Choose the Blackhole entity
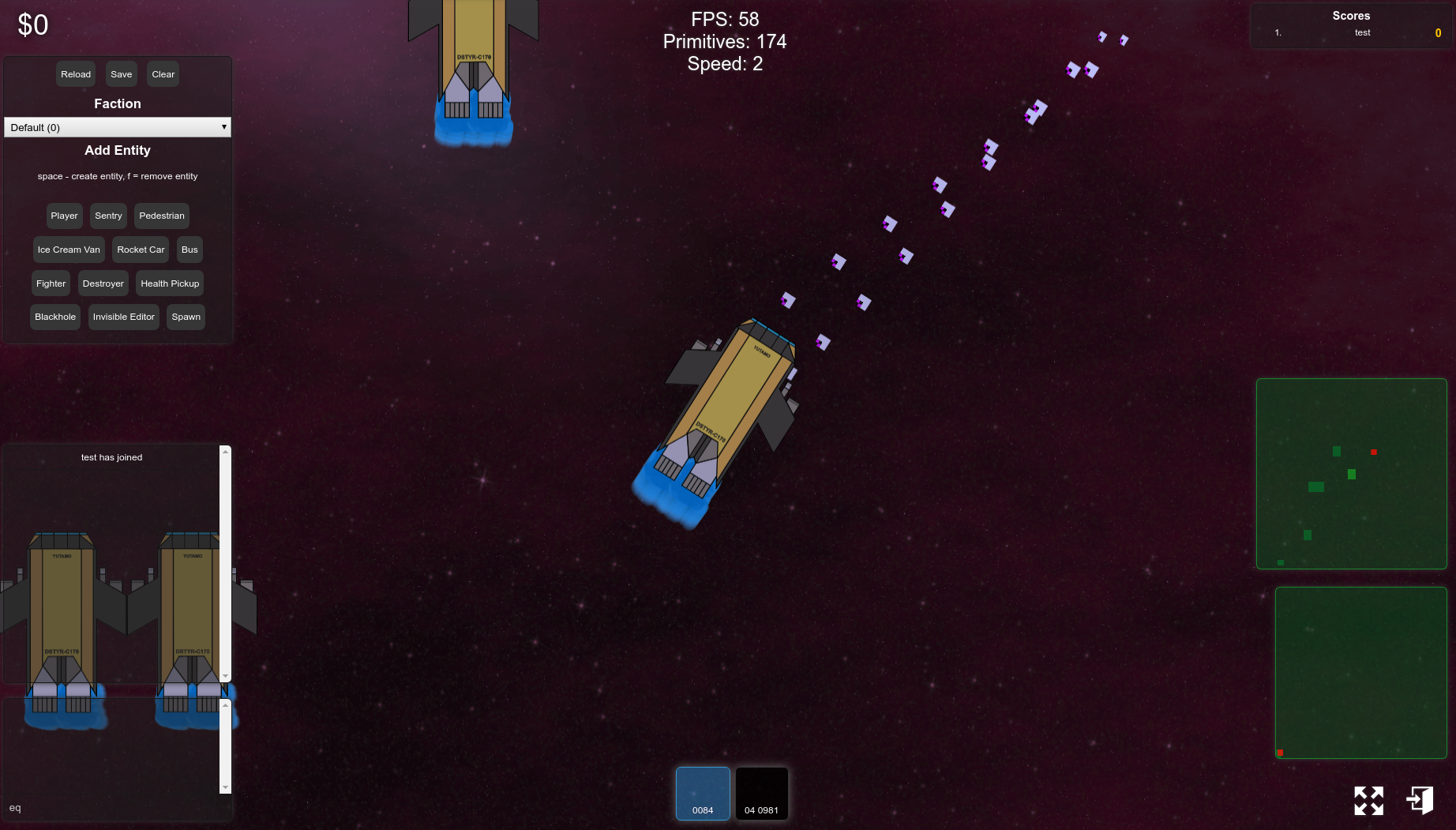The height and width of the screenshot is (830, 1456). pos(55,317)
